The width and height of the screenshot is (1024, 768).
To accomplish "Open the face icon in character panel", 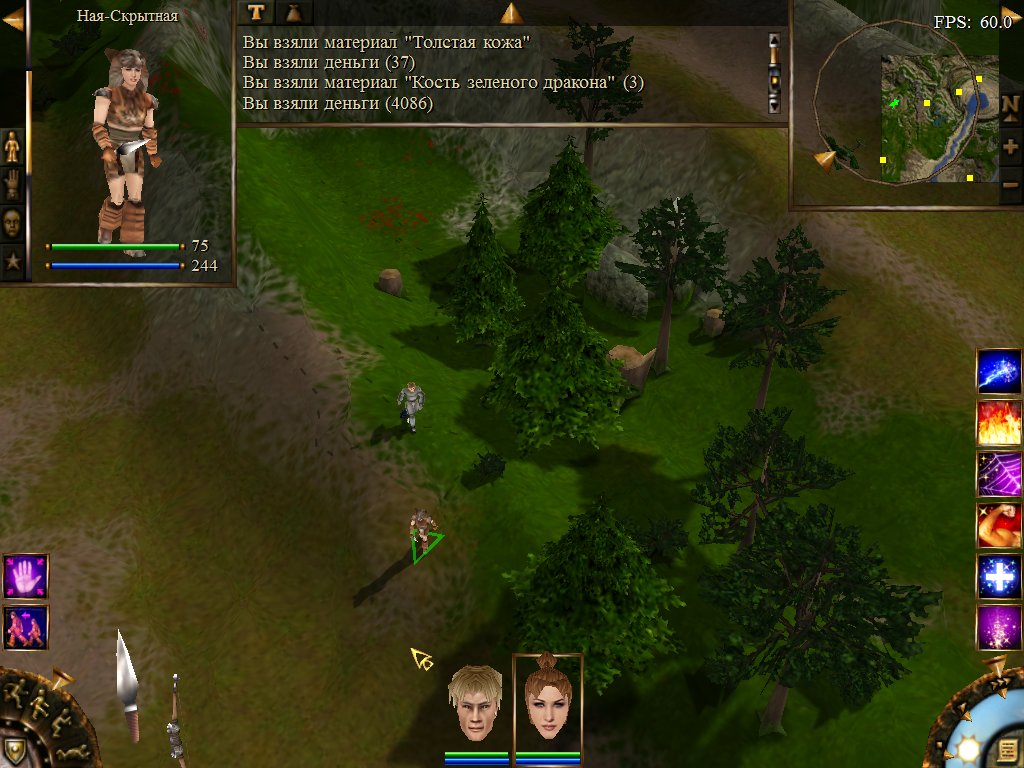I will click(x=12, y=223).
